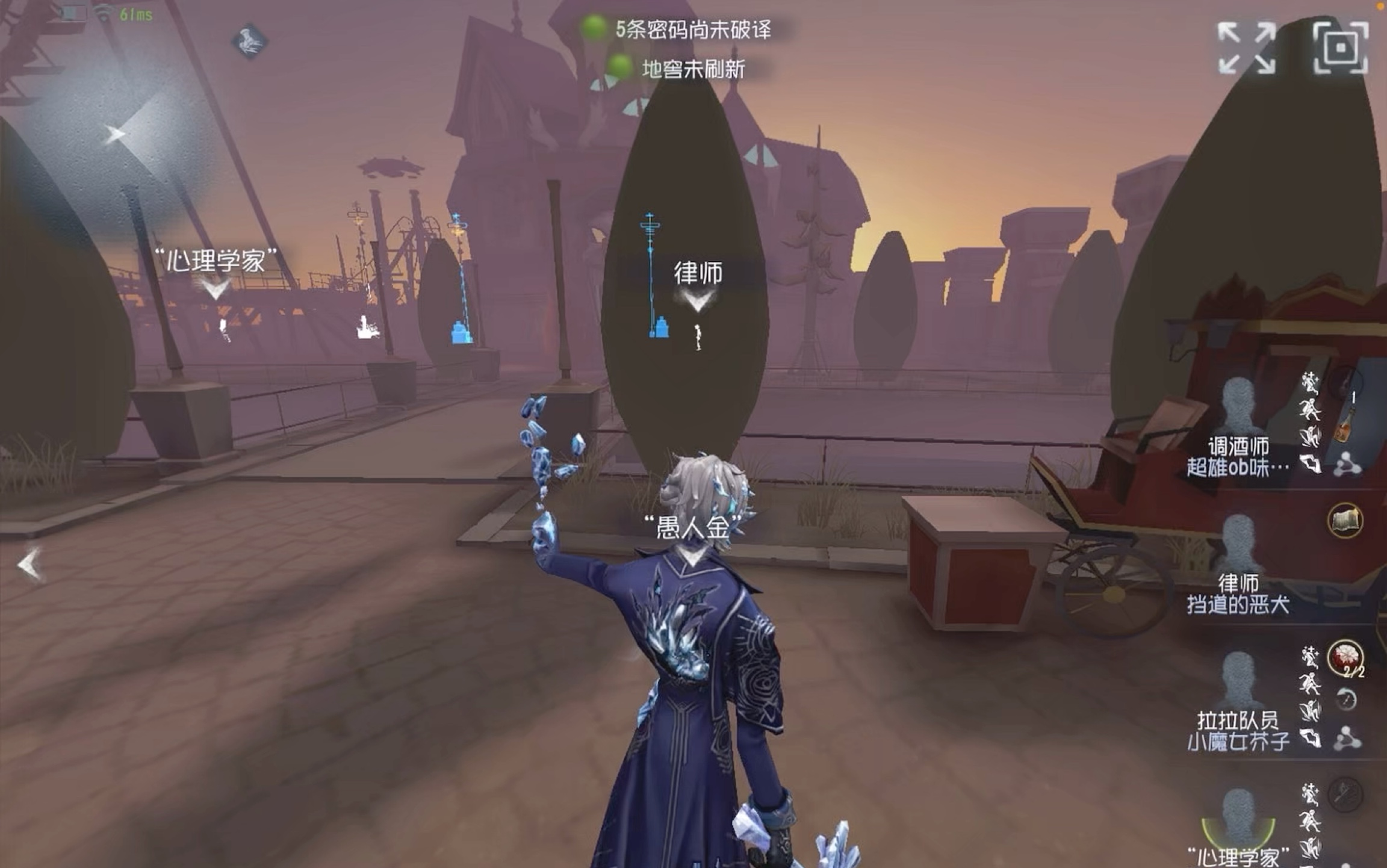Click the wine bottle item icon beside 调酒师
The width and height of the screenshot is (1387, 868).
1342,420
